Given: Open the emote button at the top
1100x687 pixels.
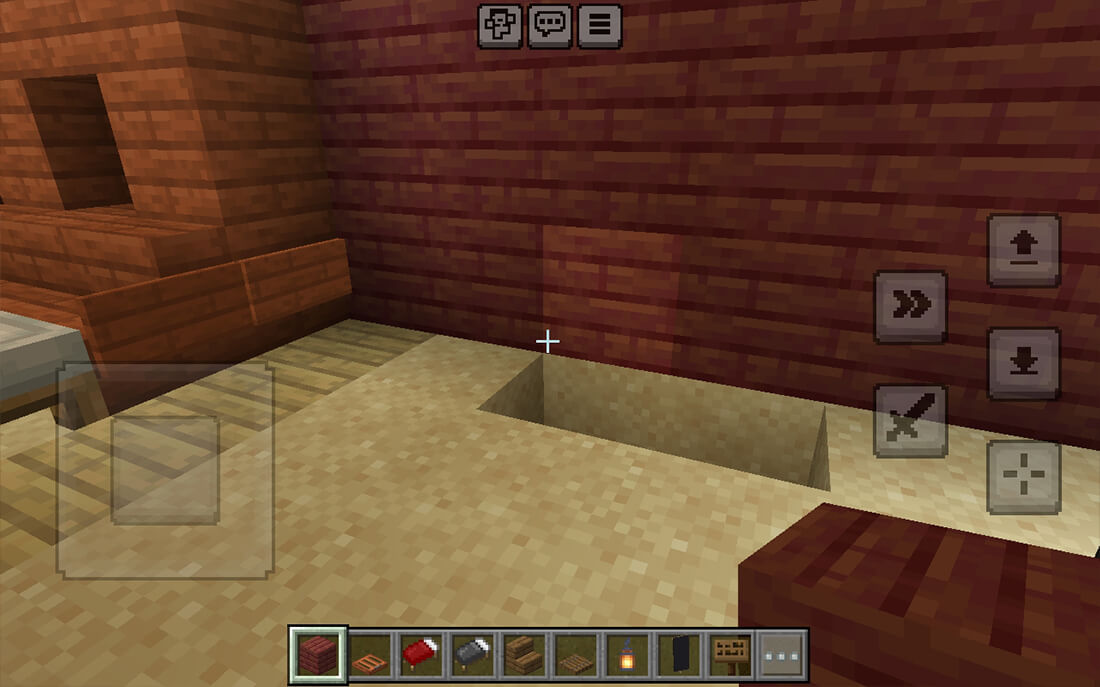Looking at the screenshot, I should (498, 26).
